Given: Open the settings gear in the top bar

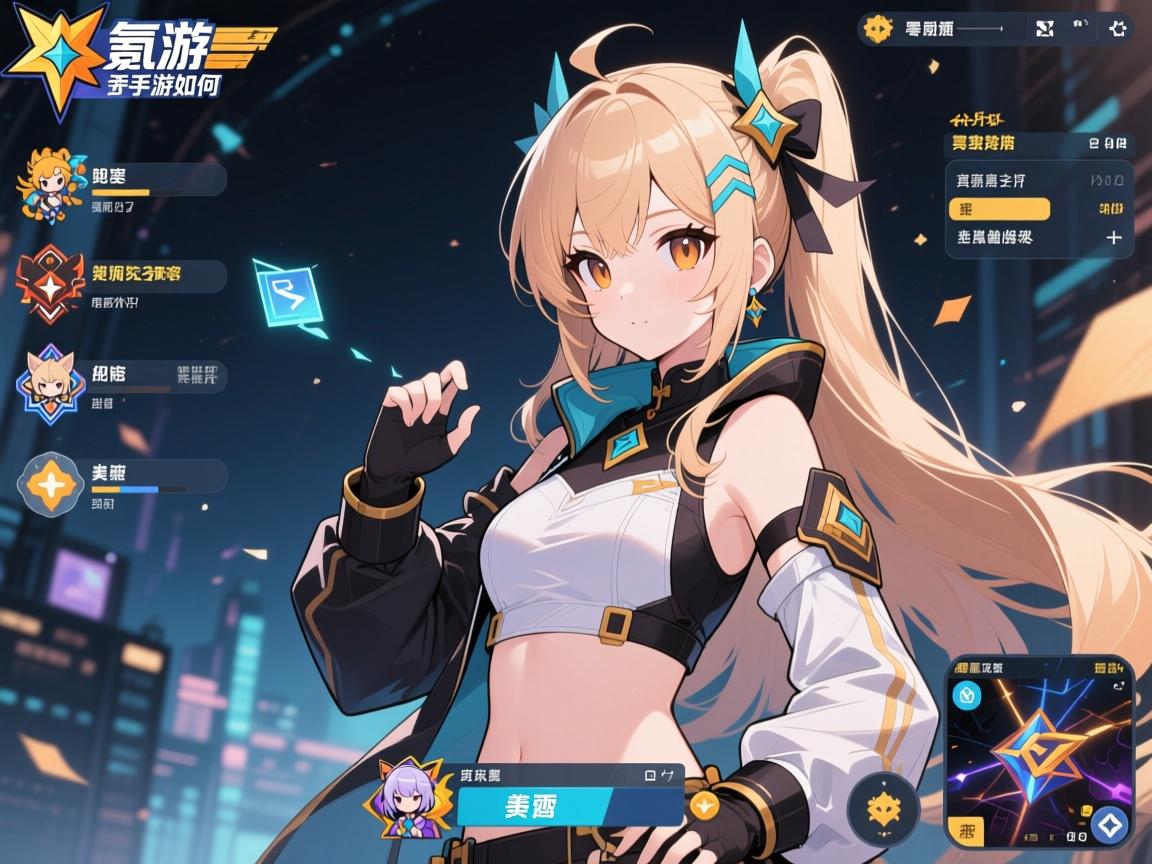Looking at the screenshot, I should click(1118, 28).
